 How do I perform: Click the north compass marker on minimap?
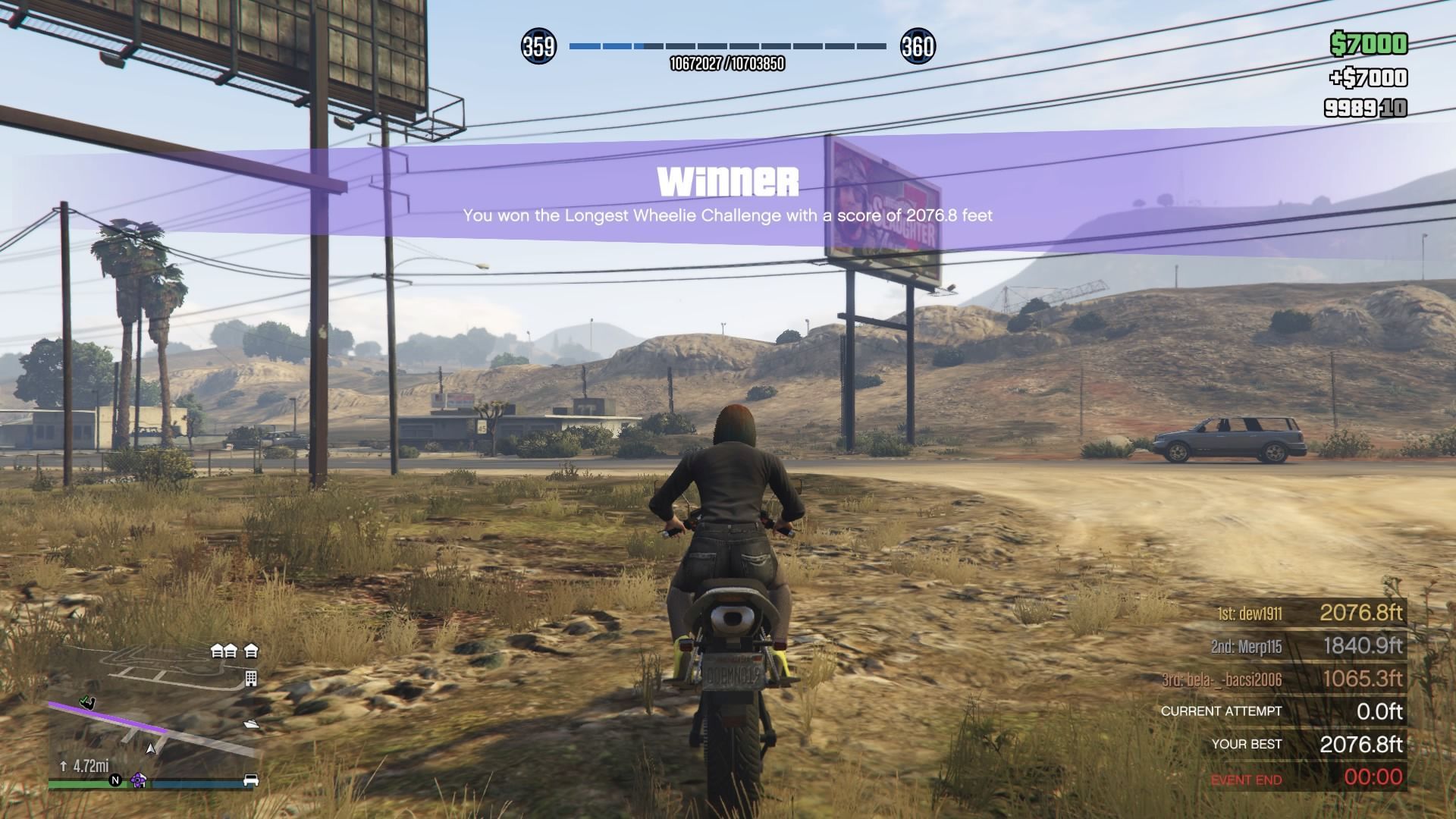(115, 780)
